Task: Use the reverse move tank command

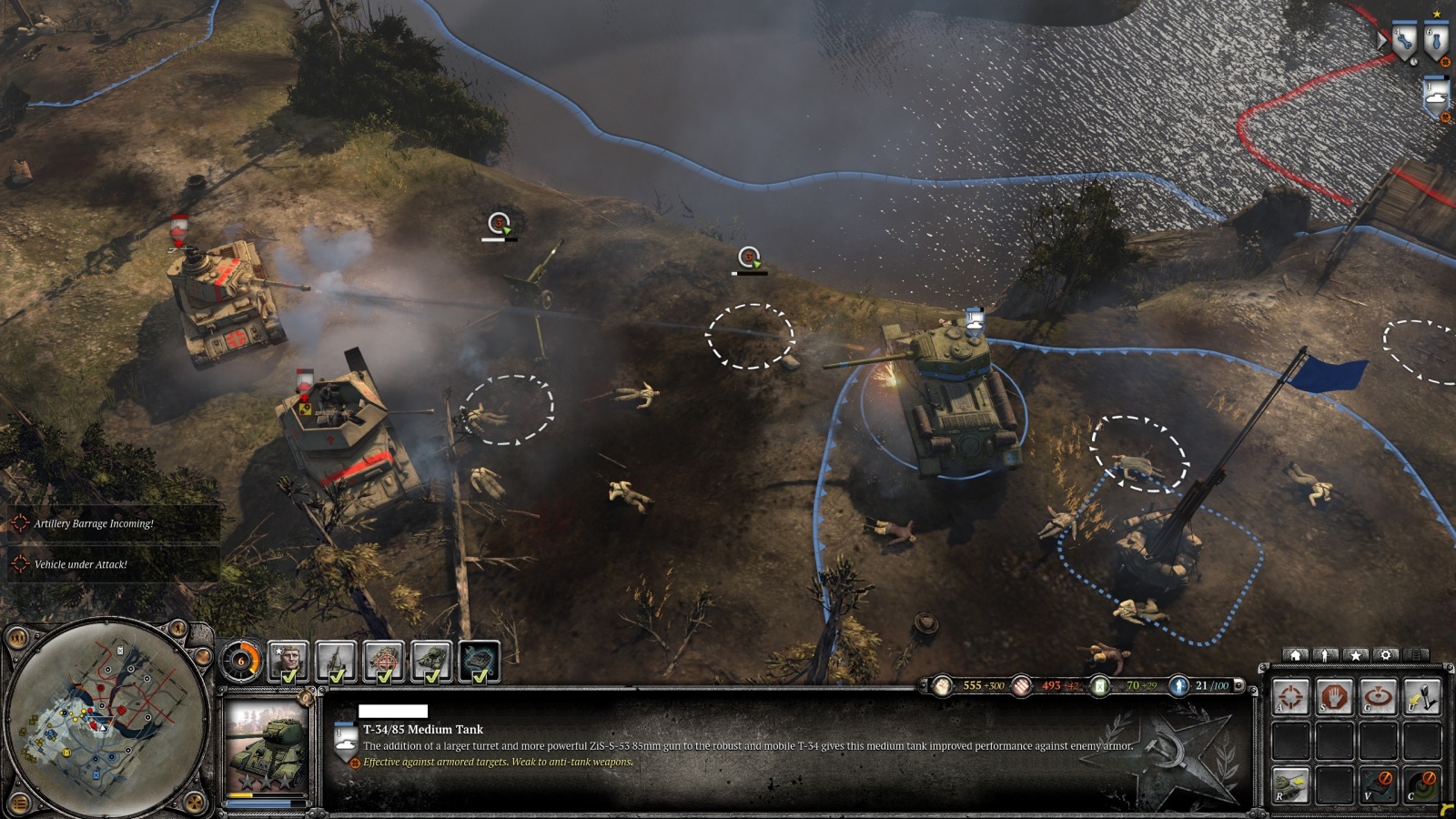Action: 1289,784
